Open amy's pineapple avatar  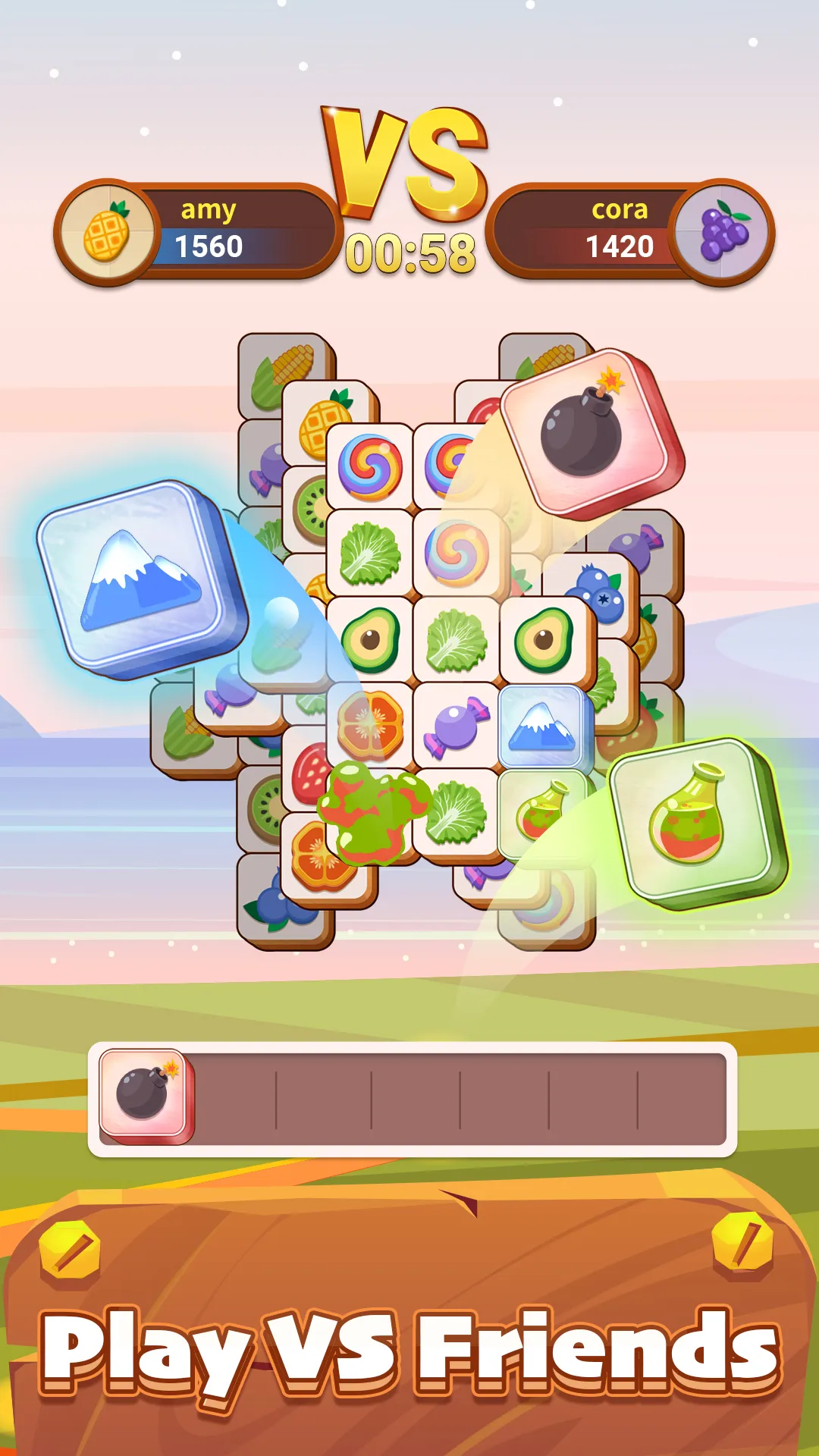(x=108, y=232)
